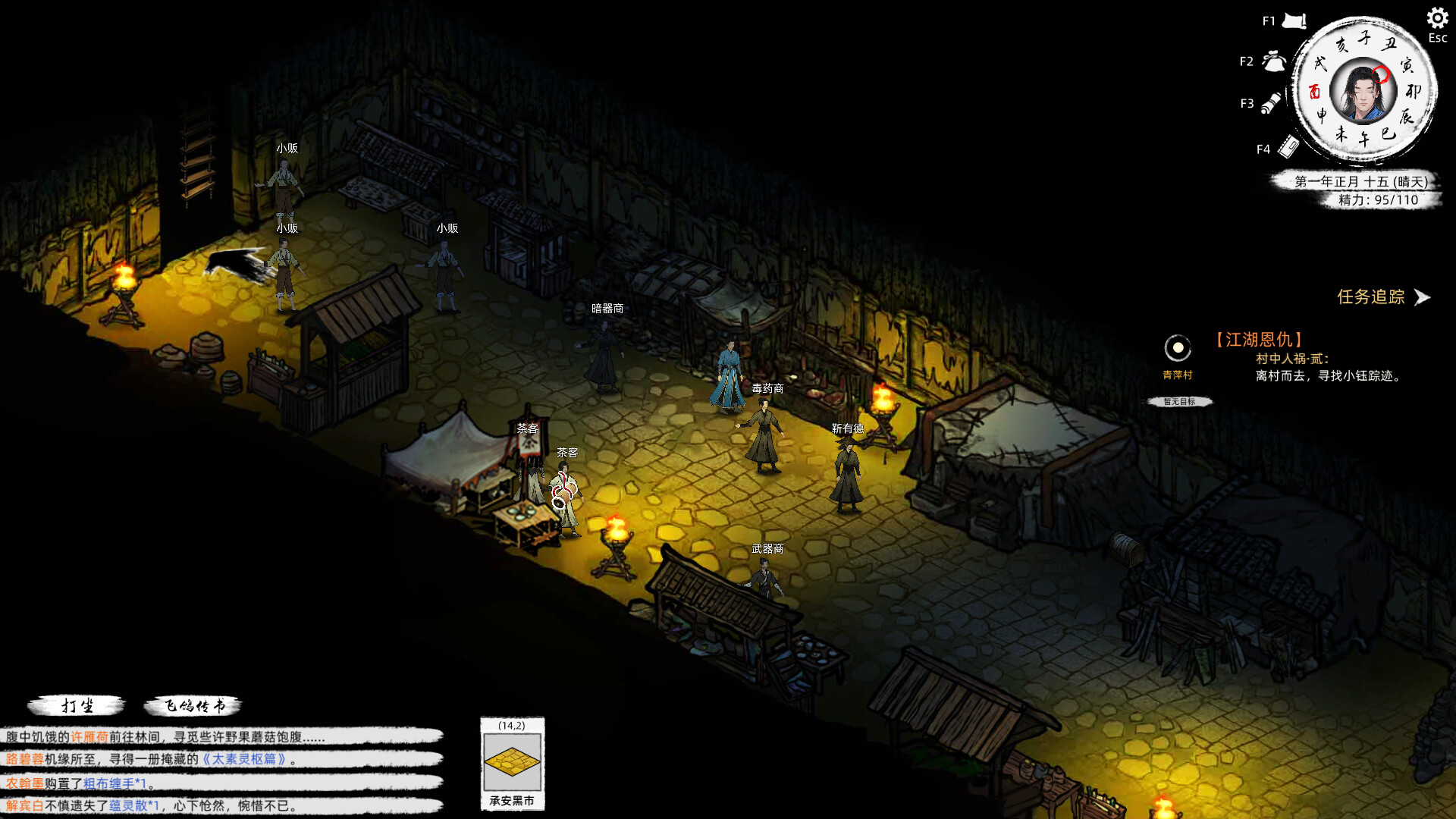Open settings with the Esc gear icon
The height and width of the screenshot is (819, 1456).
pyautogui.click(x=1437, y=17)
